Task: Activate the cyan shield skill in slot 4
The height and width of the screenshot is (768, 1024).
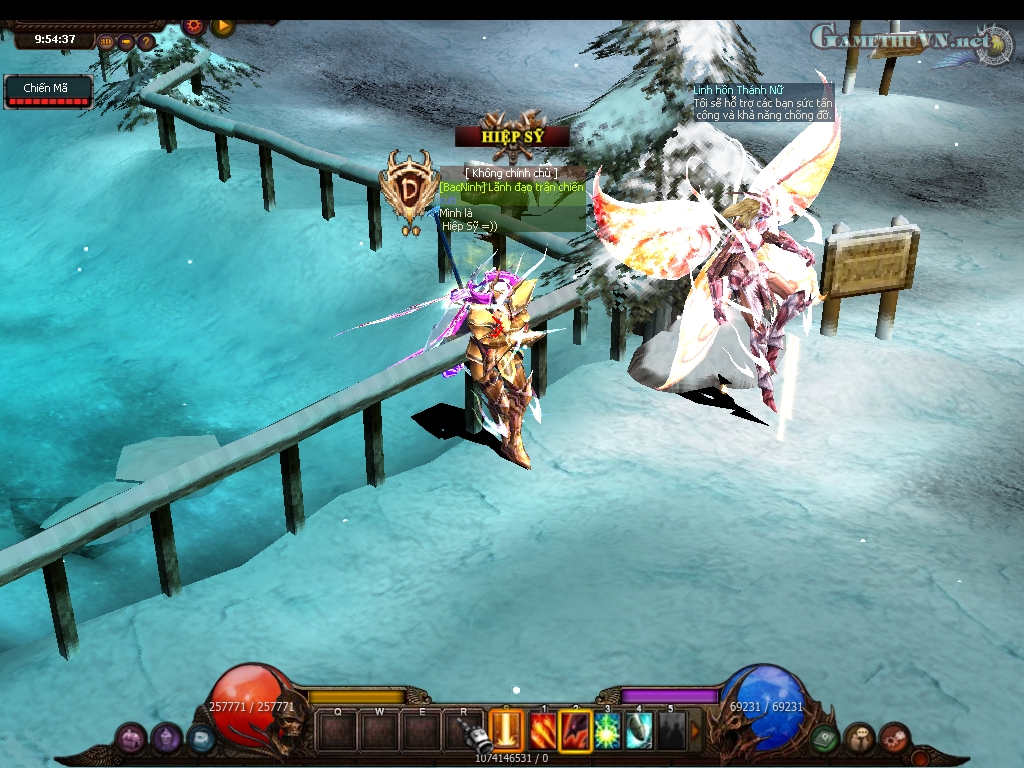Action: [639, 731]
